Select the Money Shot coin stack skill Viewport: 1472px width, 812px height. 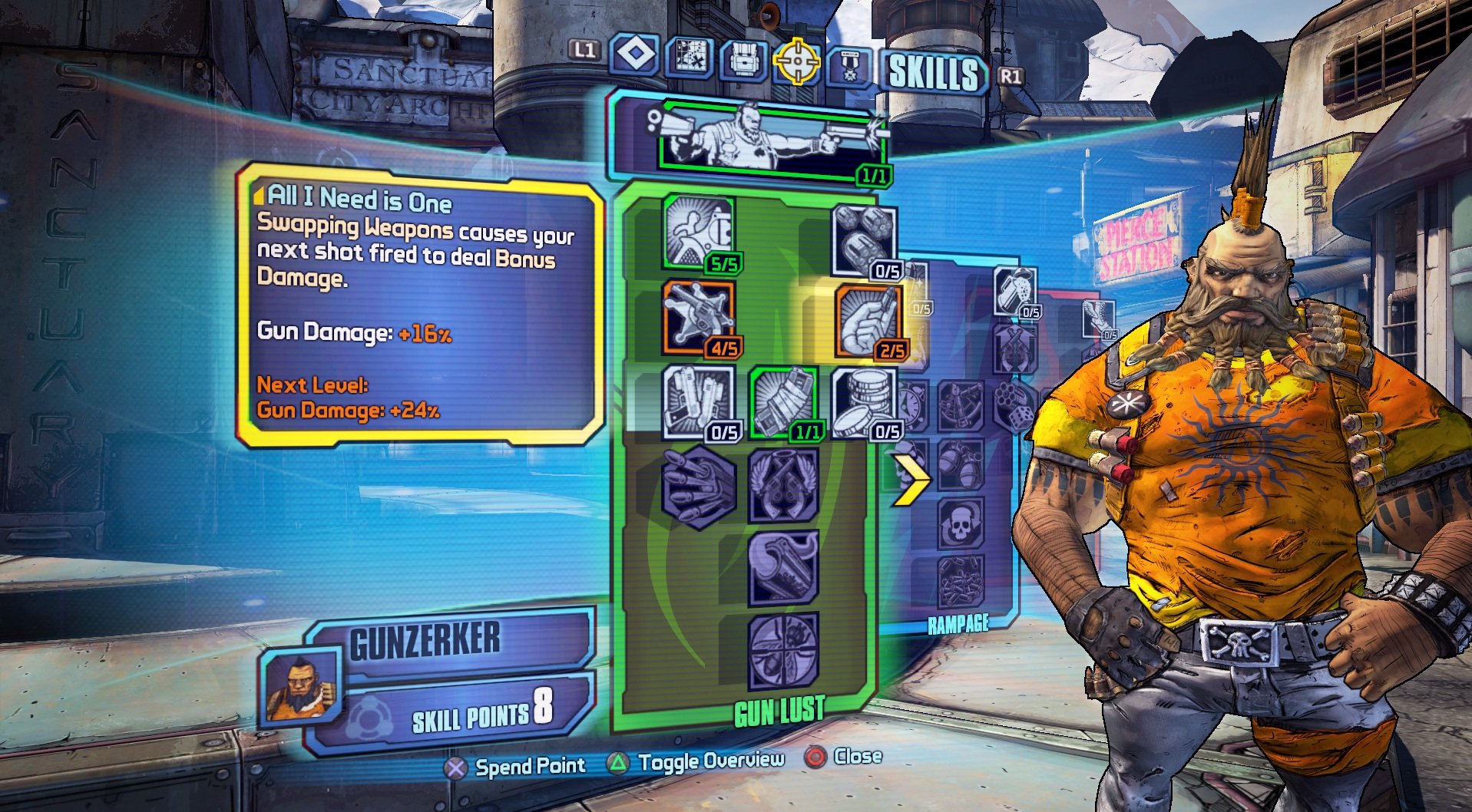(x=864, y=402)
